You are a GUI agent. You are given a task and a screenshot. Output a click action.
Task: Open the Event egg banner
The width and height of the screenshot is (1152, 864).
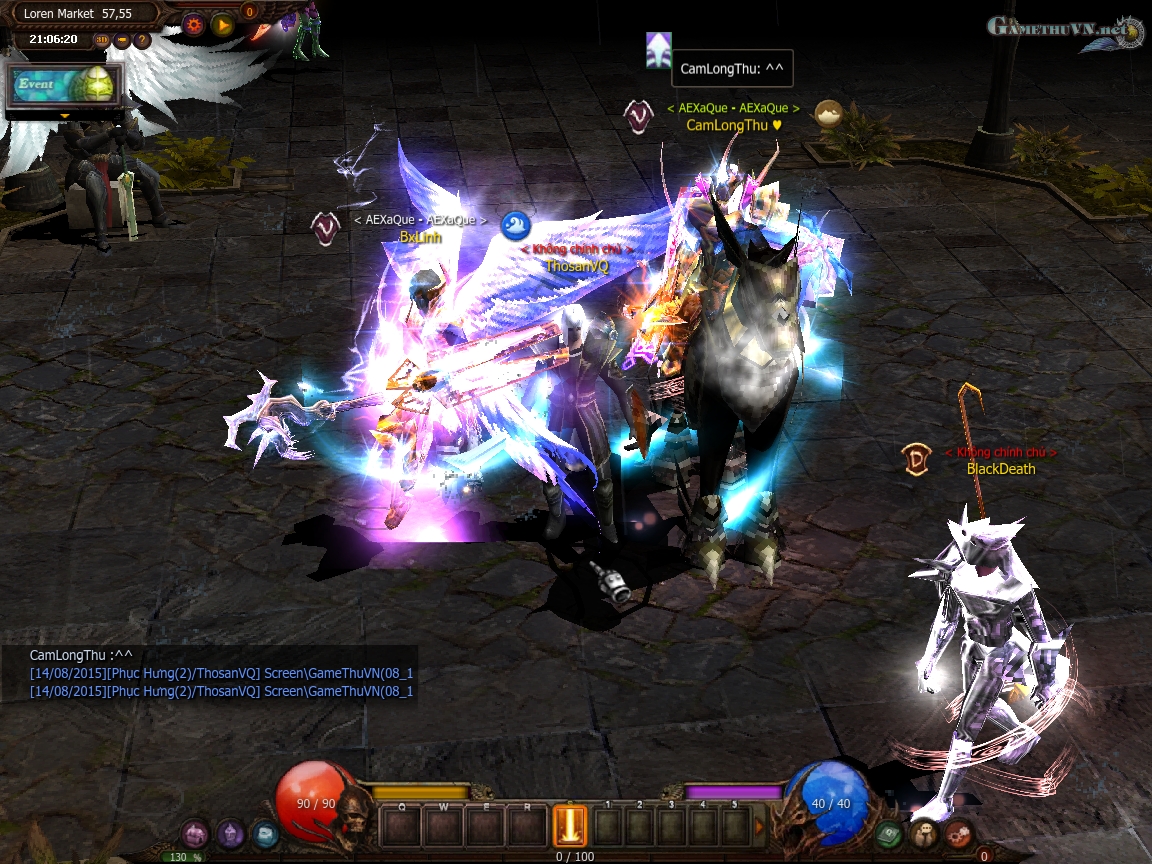coord(64,86)
